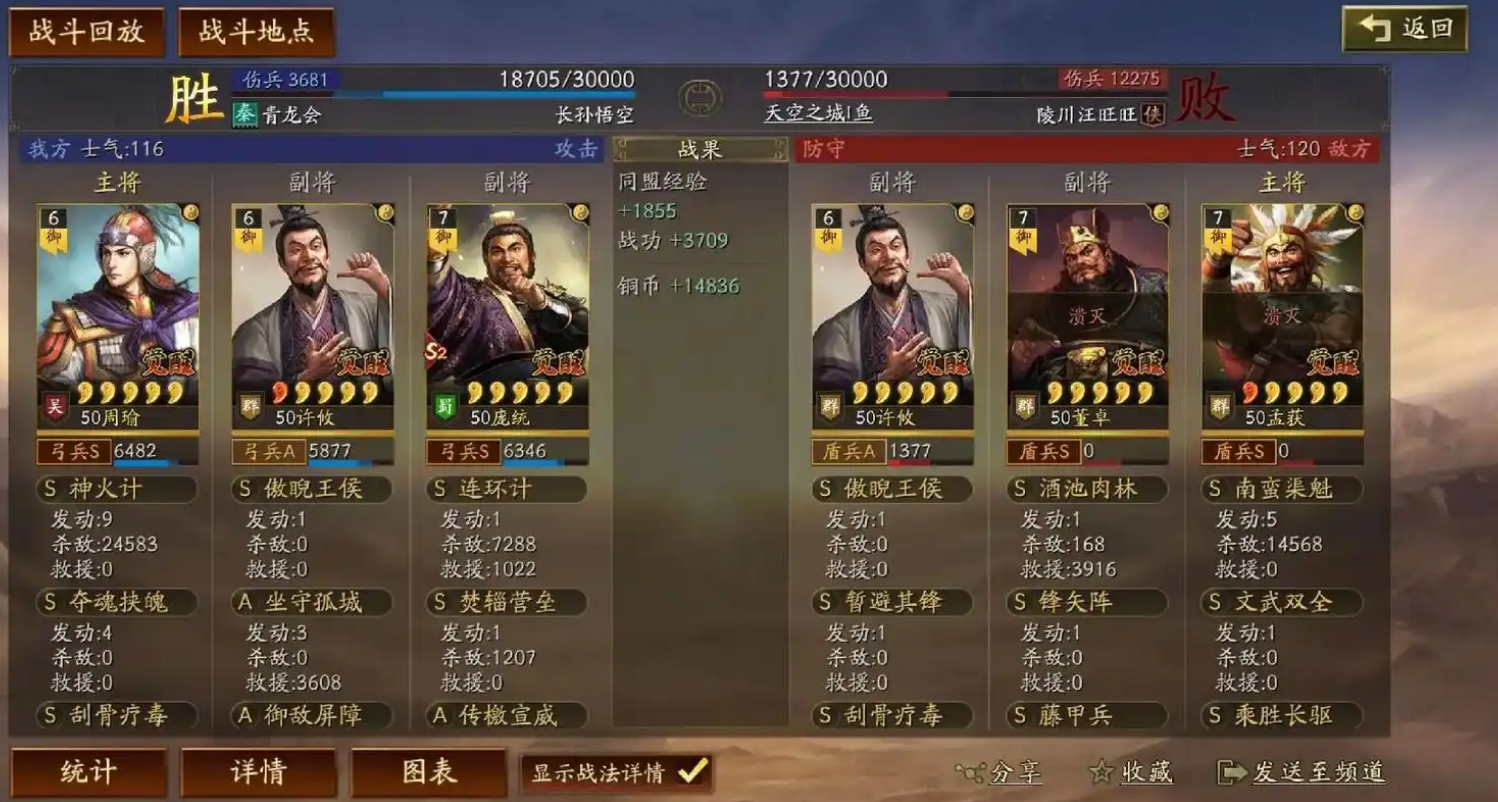
Task: Click the 返回 back button
Action: click(1407, 29)
